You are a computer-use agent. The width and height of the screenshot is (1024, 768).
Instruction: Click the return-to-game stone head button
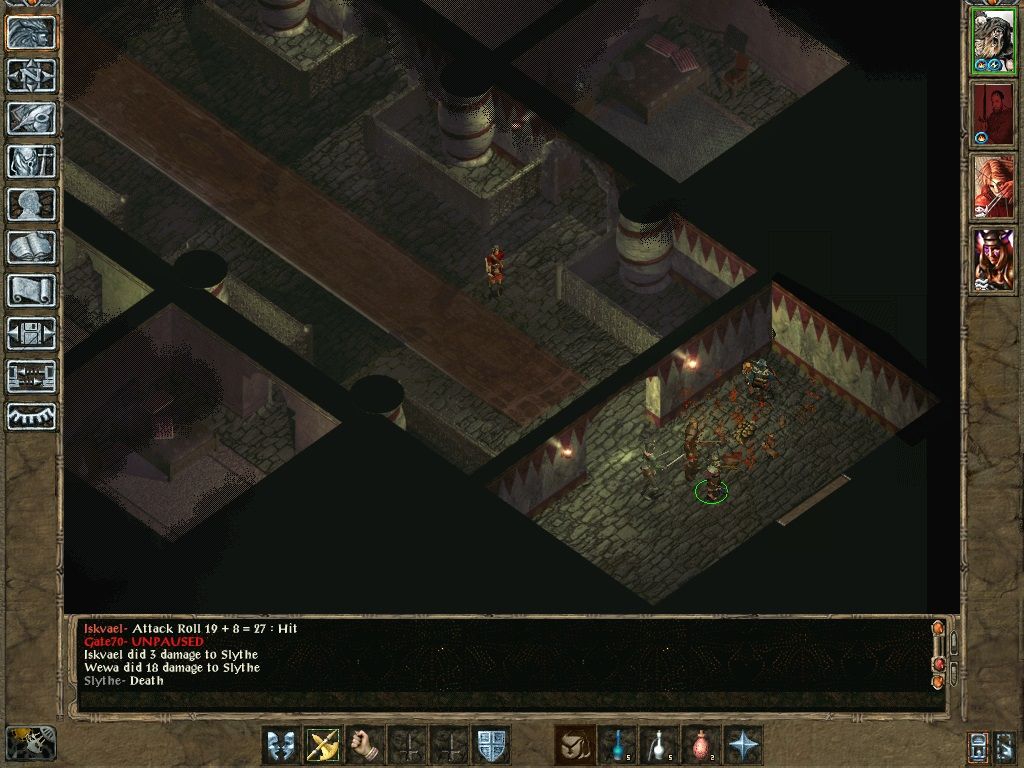click(x=31, y=33)
